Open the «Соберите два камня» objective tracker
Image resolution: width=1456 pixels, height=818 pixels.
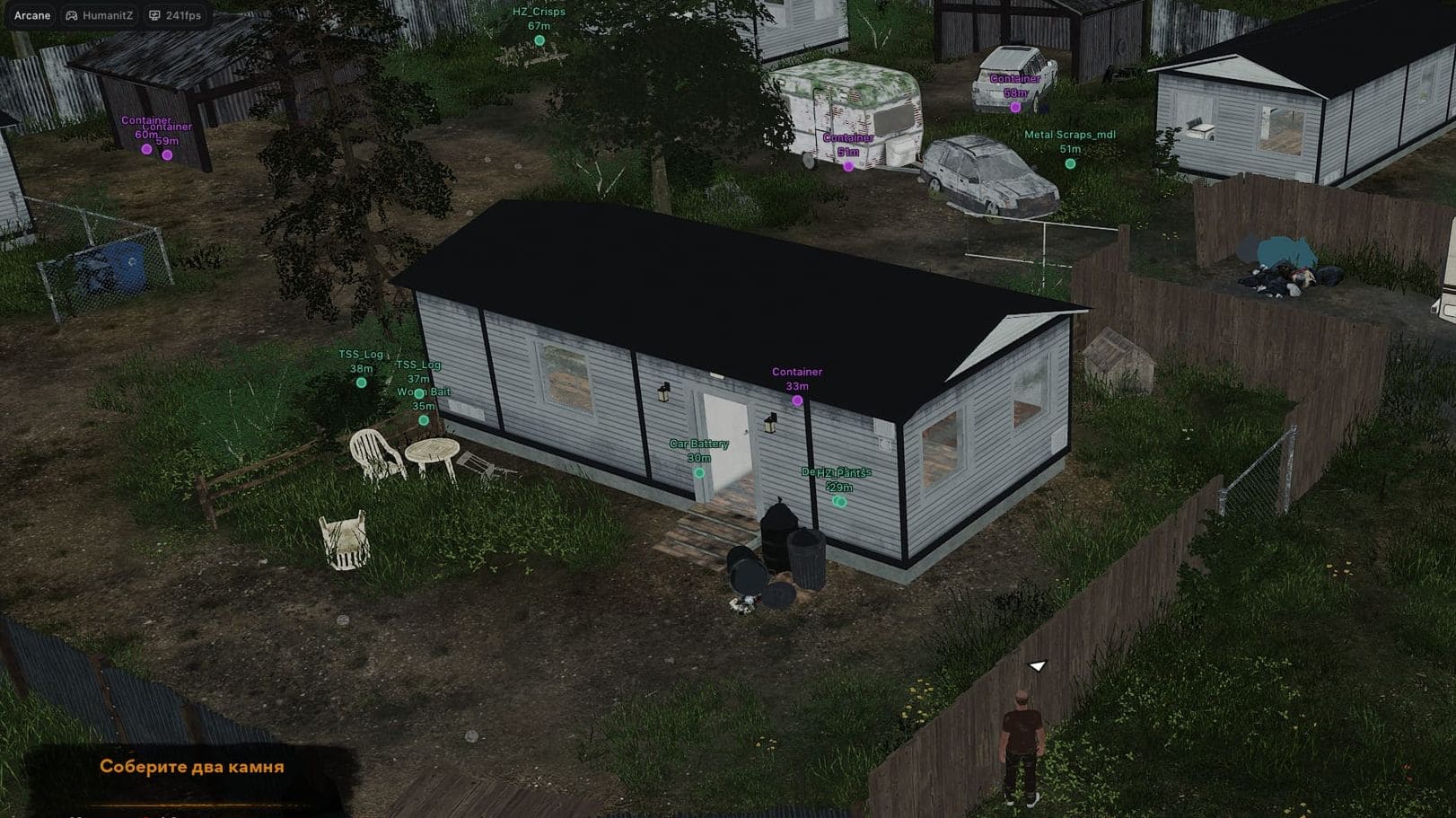[191, 767]
